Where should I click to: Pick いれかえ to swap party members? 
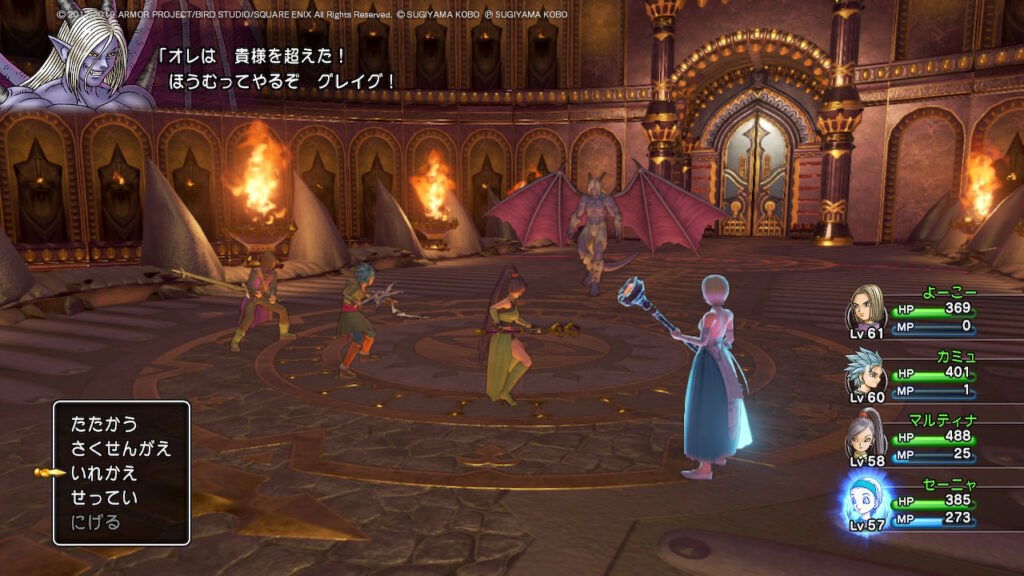click(x=104, y=473)
